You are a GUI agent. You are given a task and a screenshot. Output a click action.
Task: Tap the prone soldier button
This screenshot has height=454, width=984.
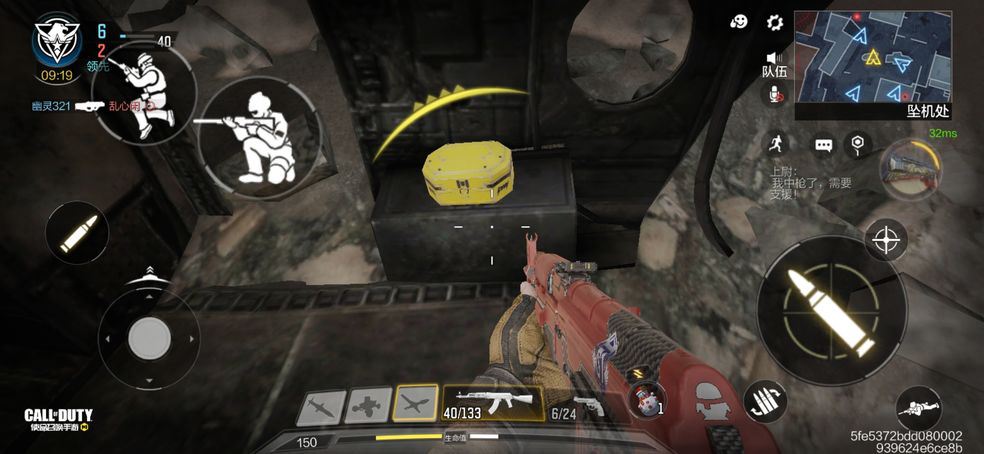[917, 407]
